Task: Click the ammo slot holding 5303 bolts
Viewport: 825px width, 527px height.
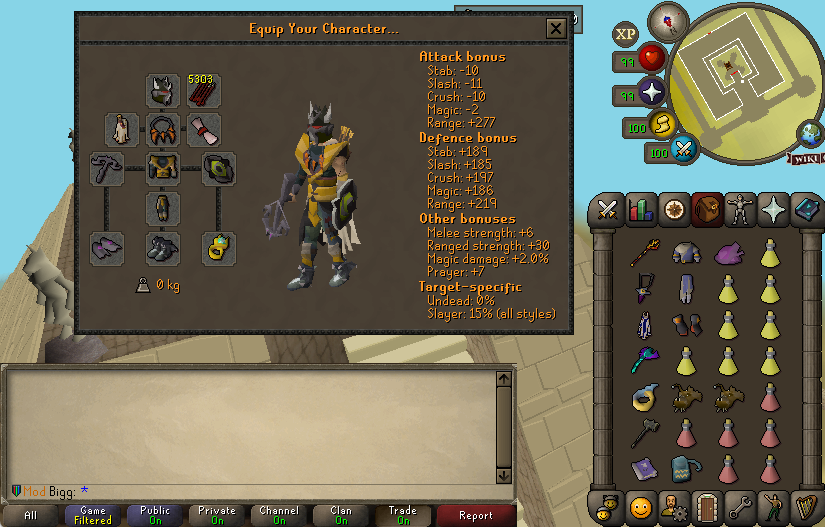Action: tap(203, 92)
